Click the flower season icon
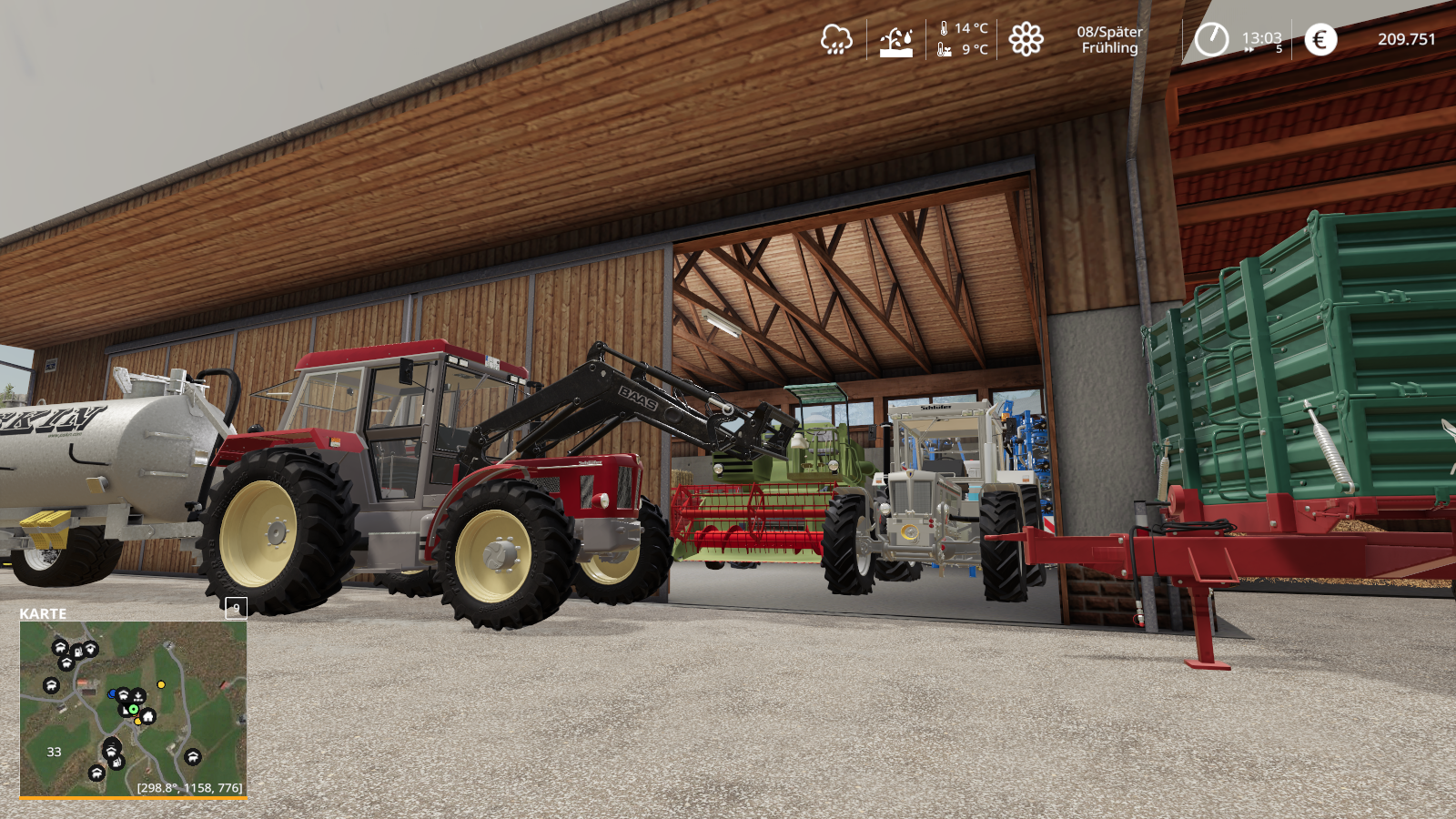 [1026, 39]
